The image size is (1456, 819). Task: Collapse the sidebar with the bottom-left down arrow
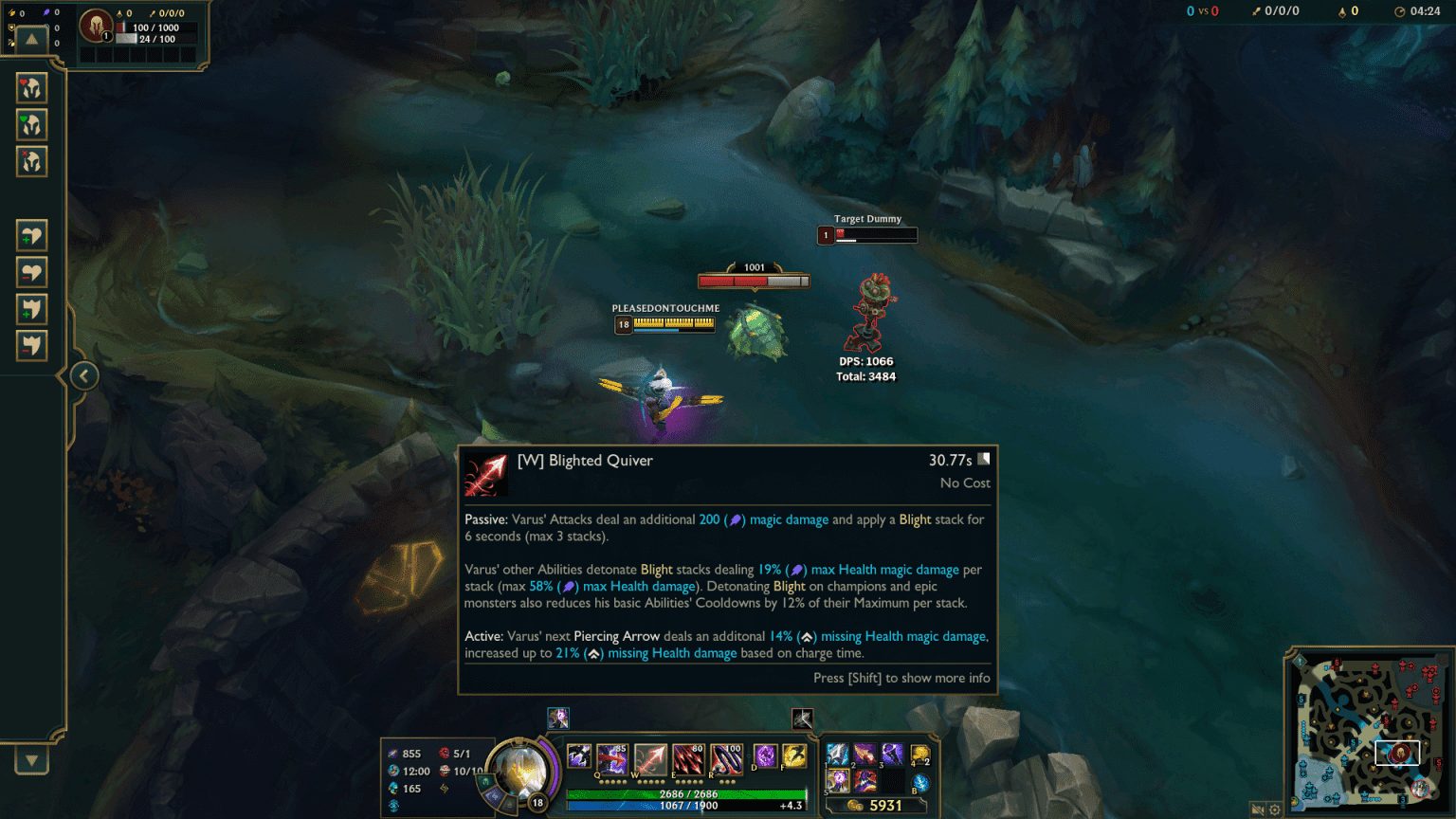click(x=31, y=759)
